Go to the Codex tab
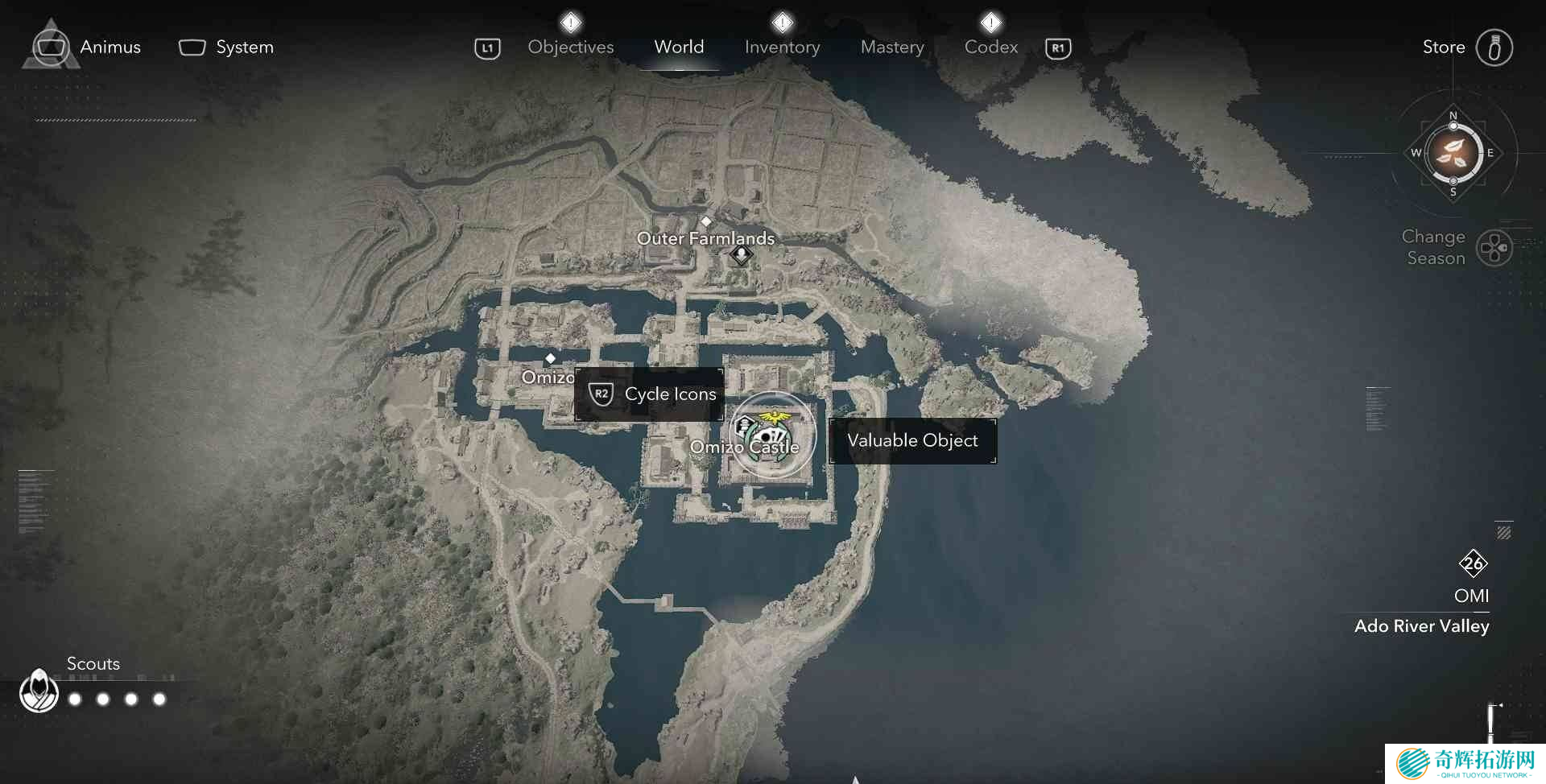 [991, 47]
